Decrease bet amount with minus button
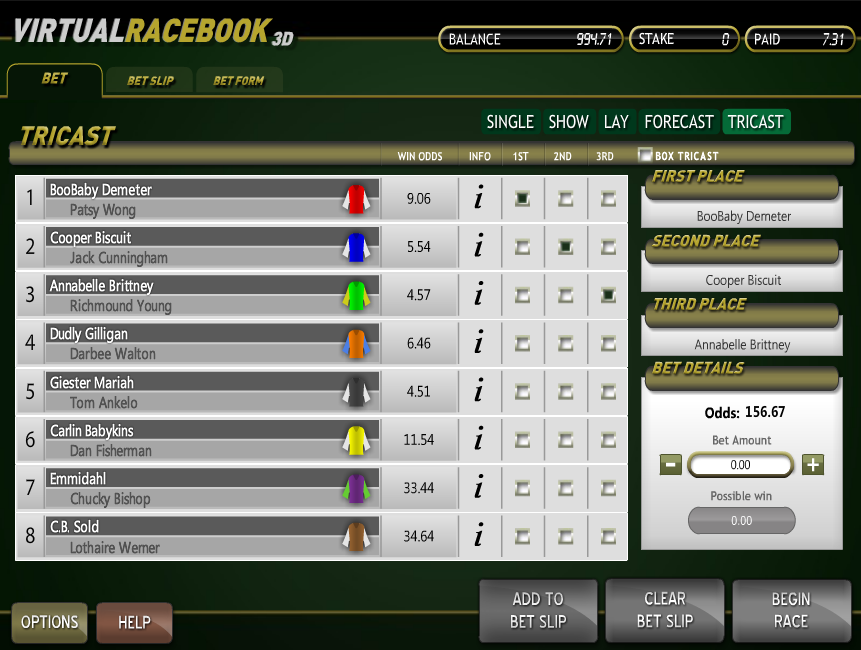Viewport: 861px width, 650px height. pos(671,464)
